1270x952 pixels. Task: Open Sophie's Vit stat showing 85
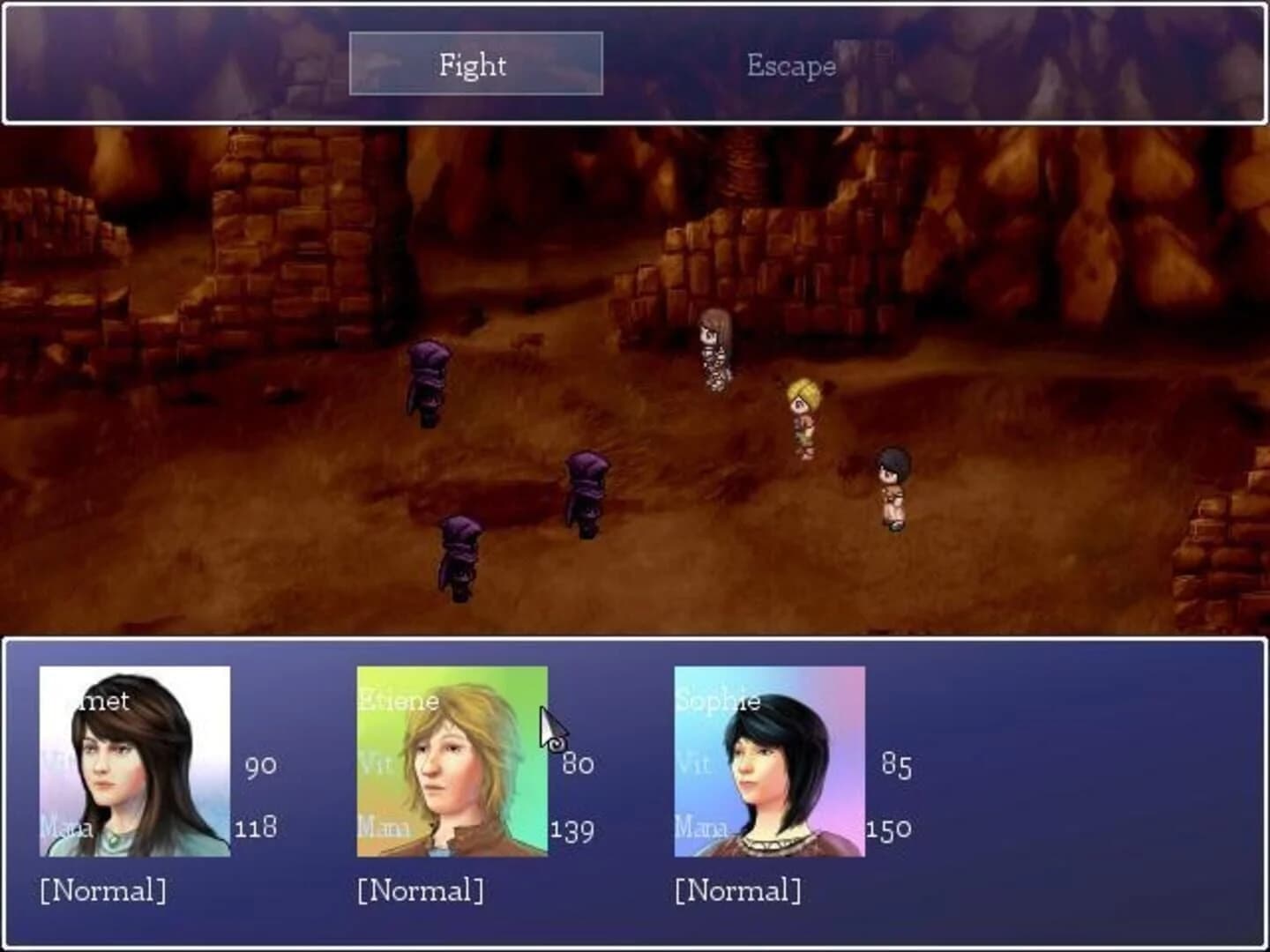898,766
